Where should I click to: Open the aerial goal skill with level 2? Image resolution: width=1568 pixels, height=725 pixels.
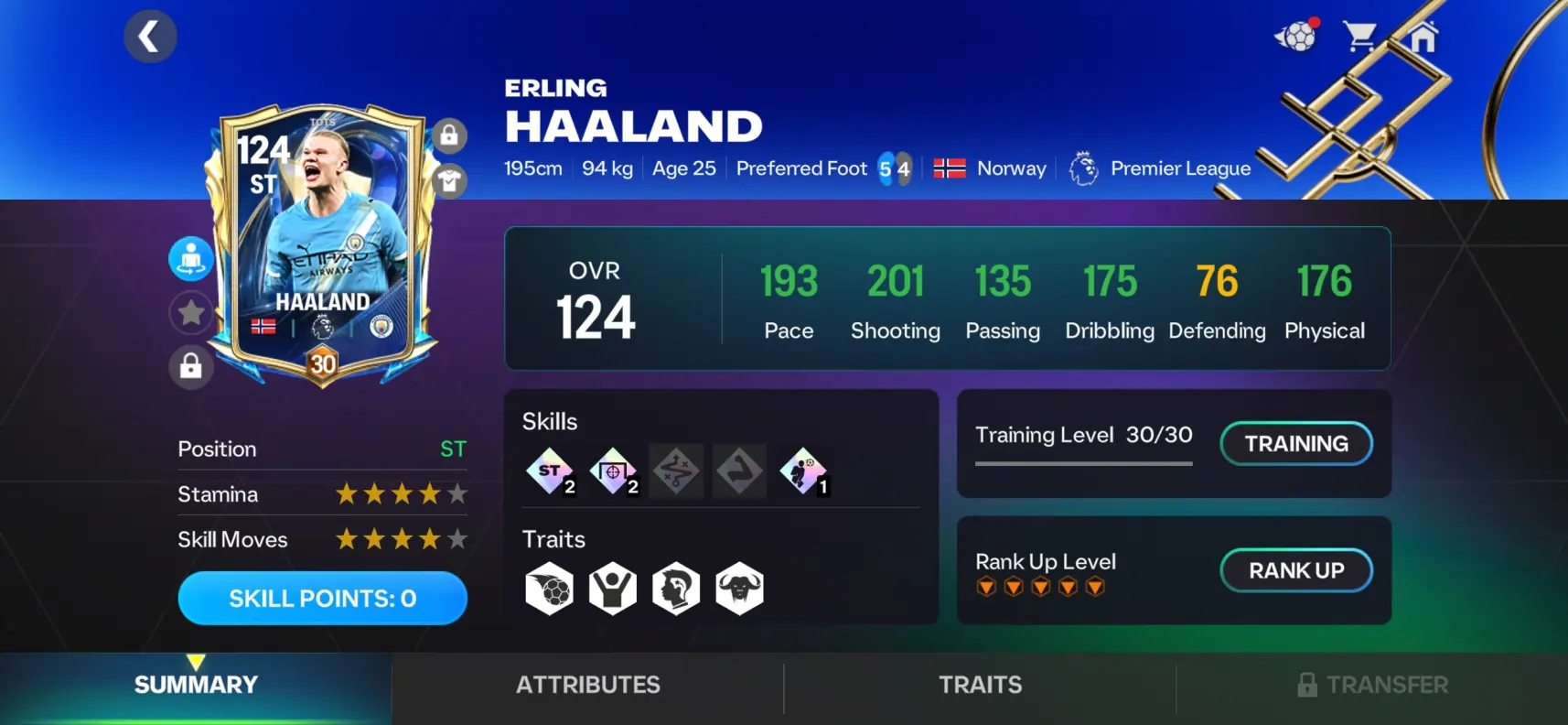(x=613, y=471)
